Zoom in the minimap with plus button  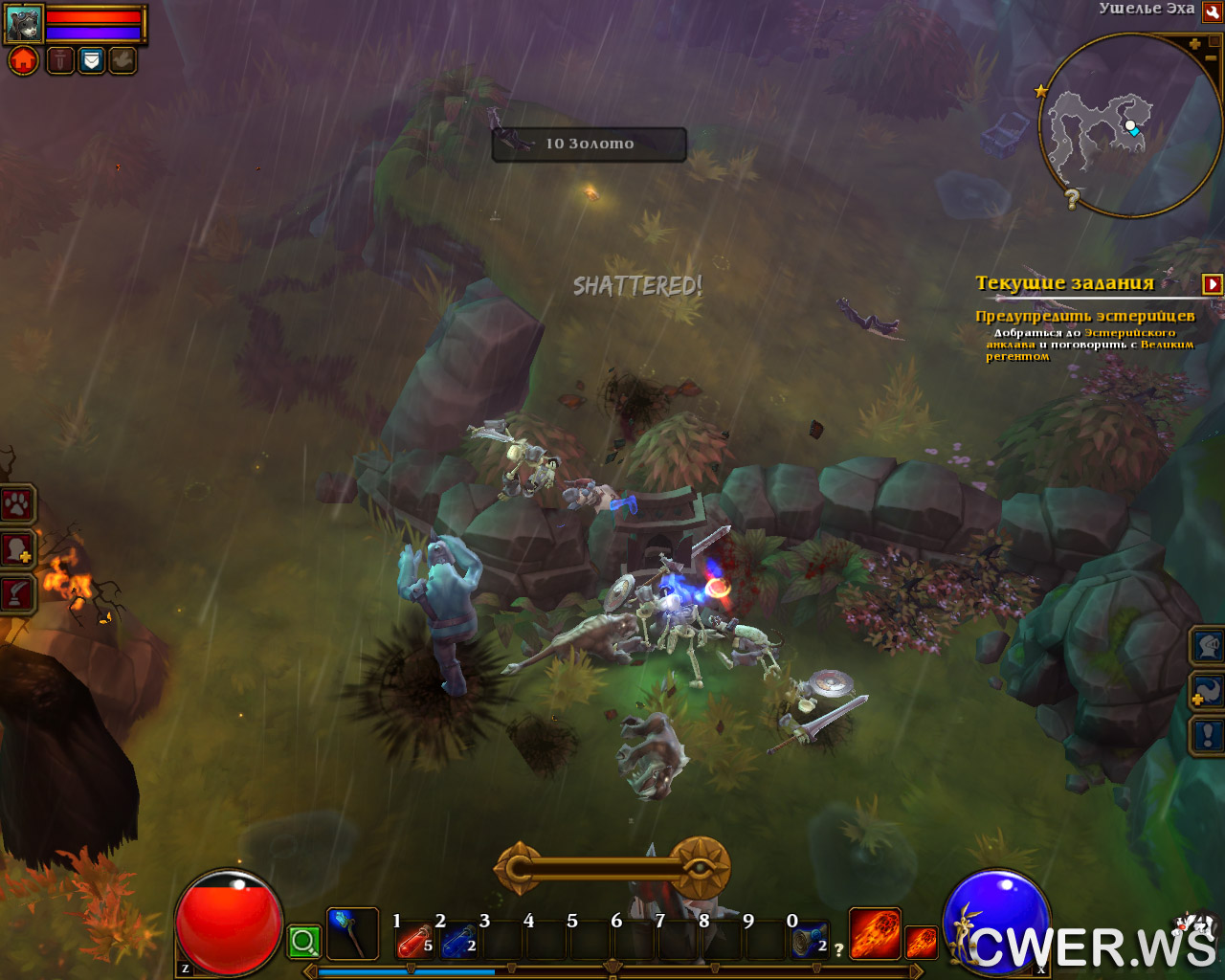1194,44
